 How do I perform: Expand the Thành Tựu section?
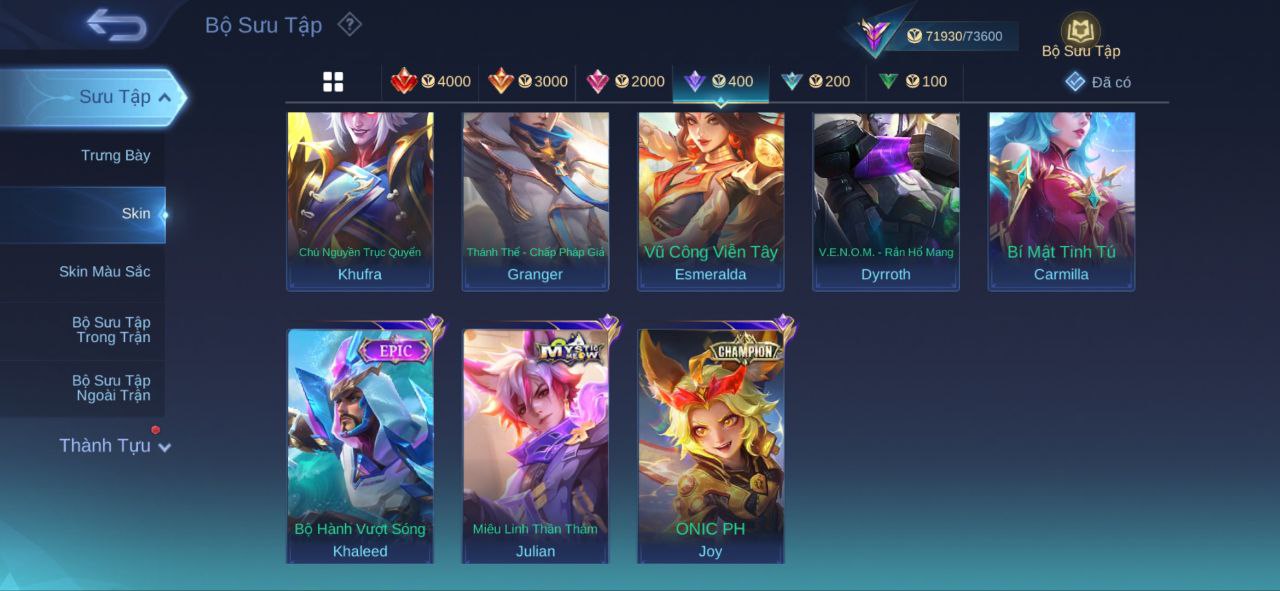[x=113, y=445]
